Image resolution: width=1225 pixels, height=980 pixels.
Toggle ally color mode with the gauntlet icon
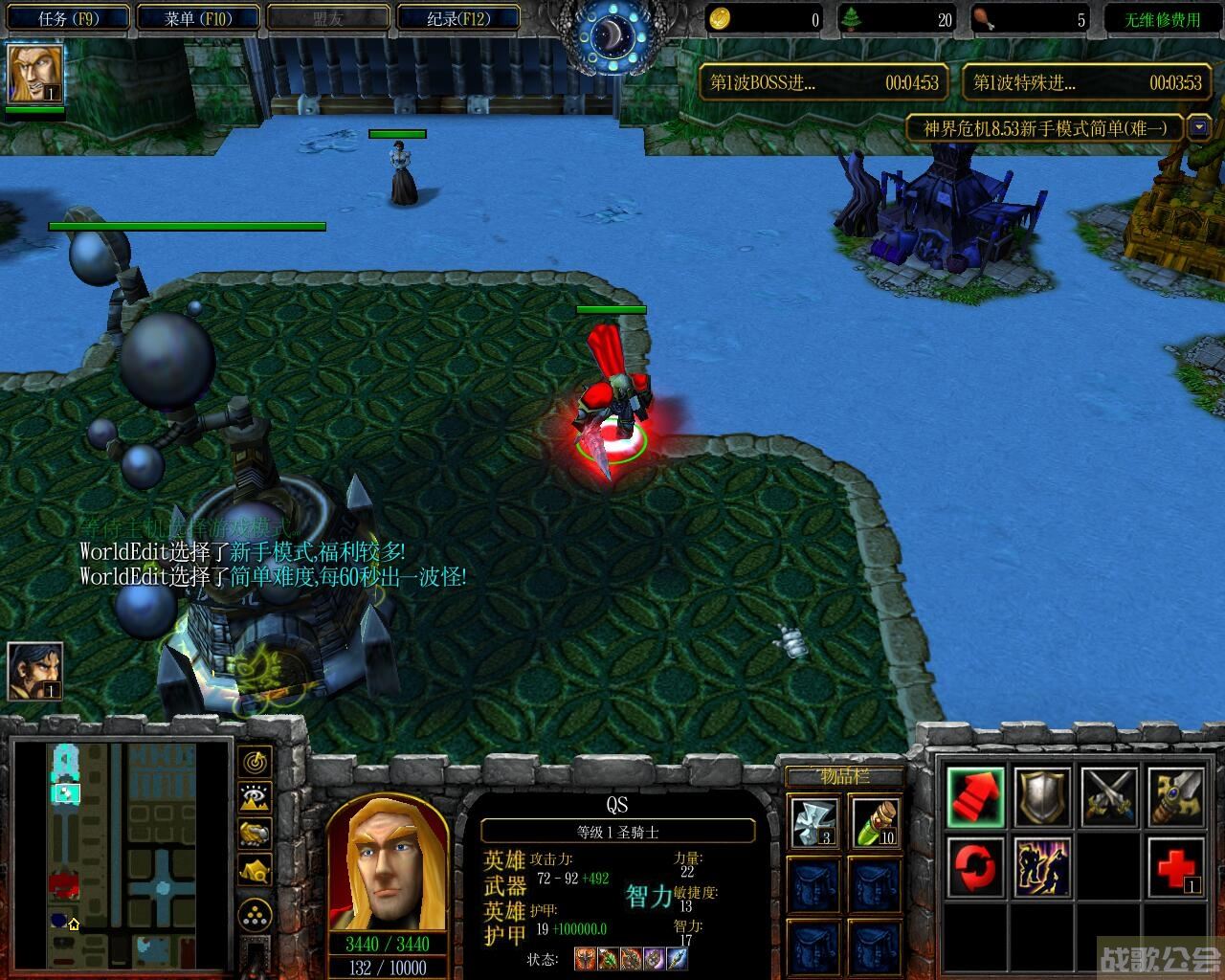click(x=255, y=834)
